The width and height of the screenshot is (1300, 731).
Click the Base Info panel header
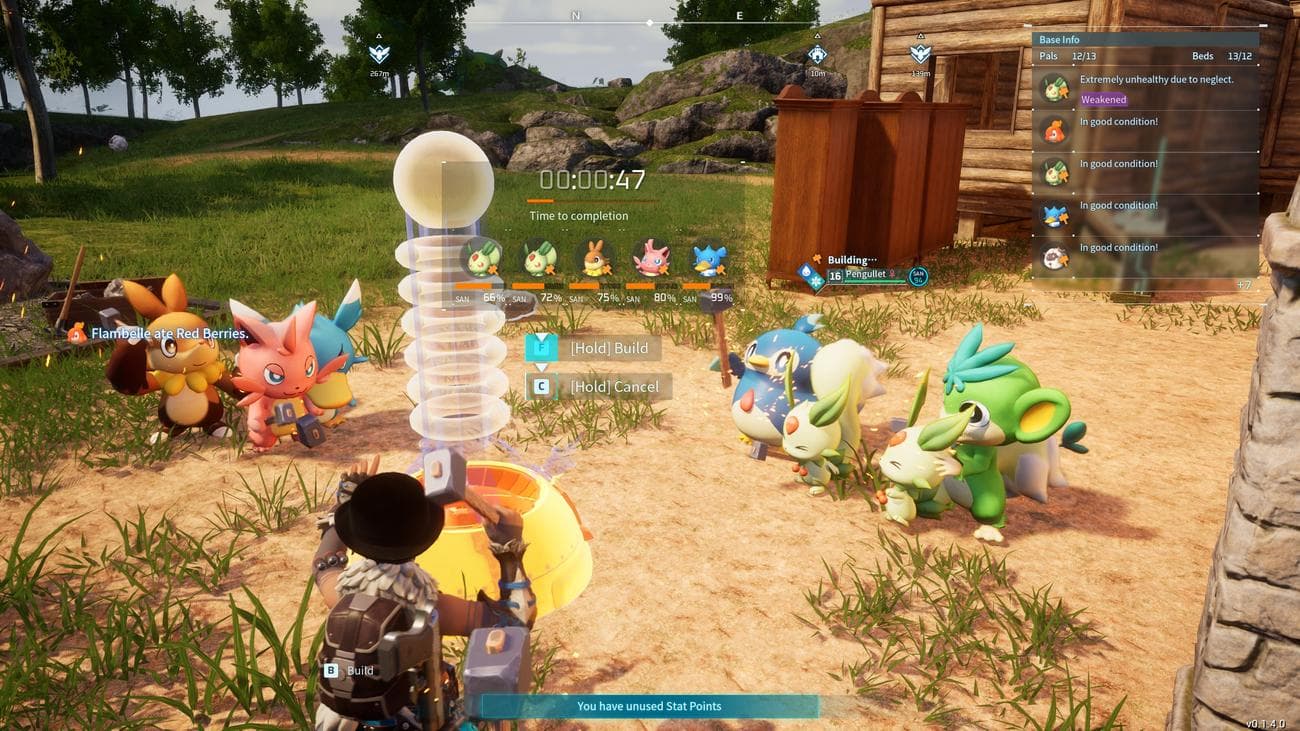tap(1144, 40)
